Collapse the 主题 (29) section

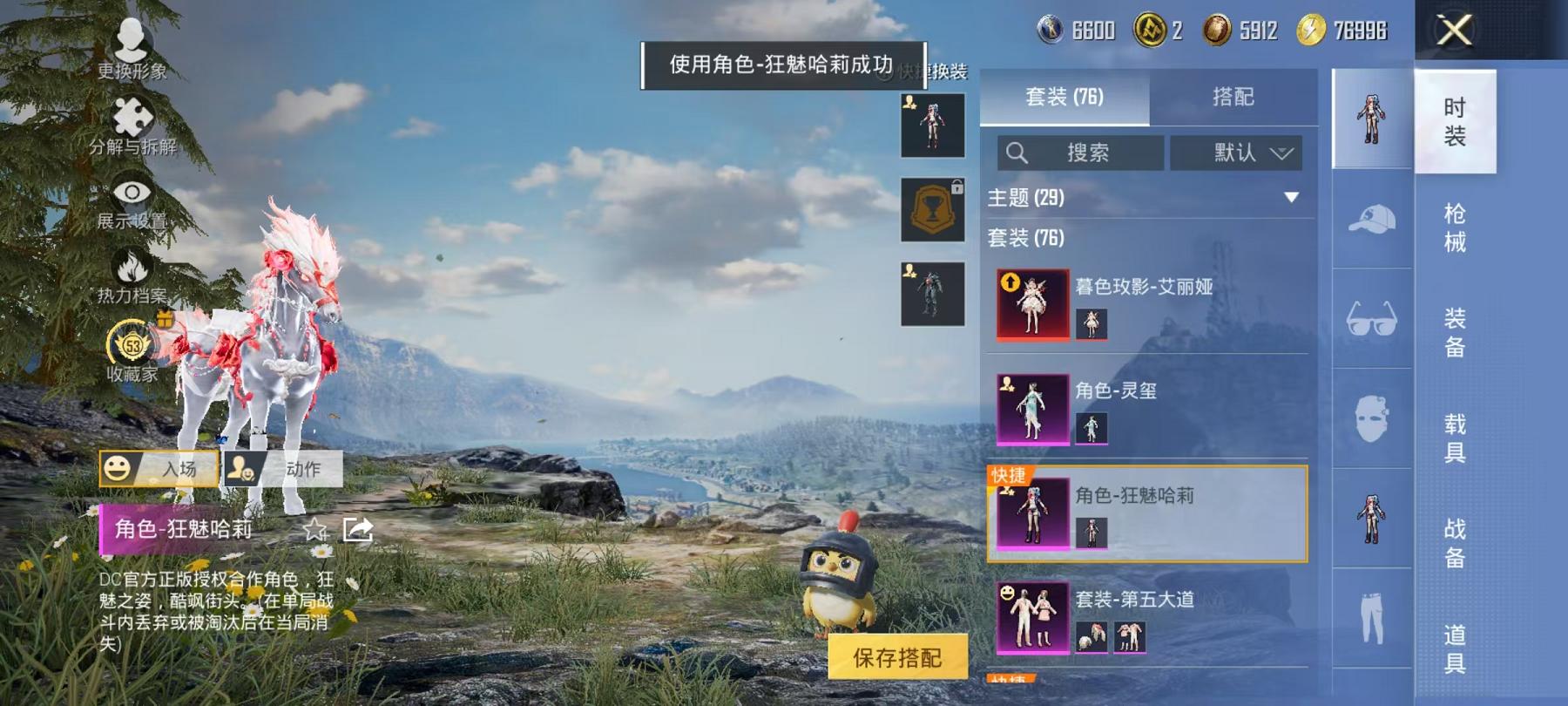[x=1289, y=198]
